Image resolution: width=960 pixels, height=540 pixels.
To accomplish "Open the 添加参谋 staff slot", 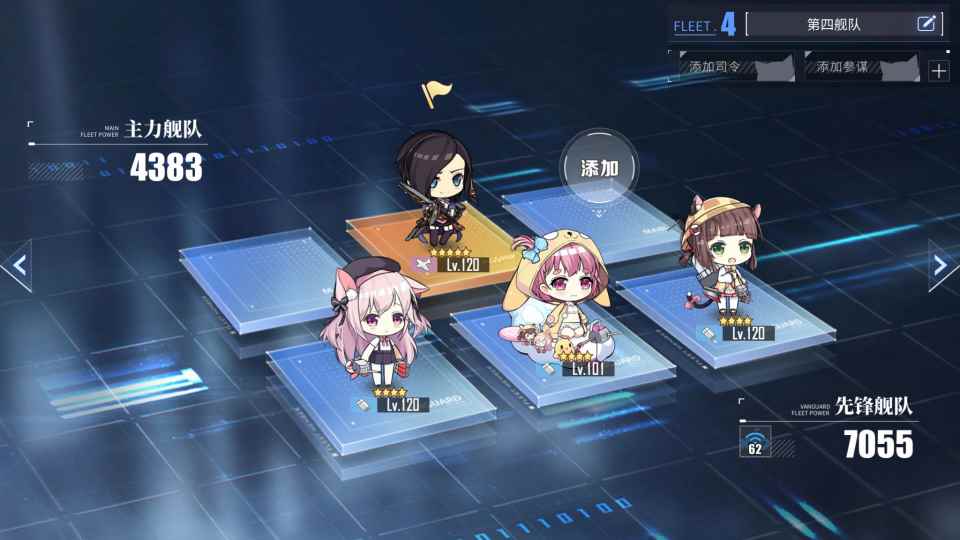I will 861,67.
